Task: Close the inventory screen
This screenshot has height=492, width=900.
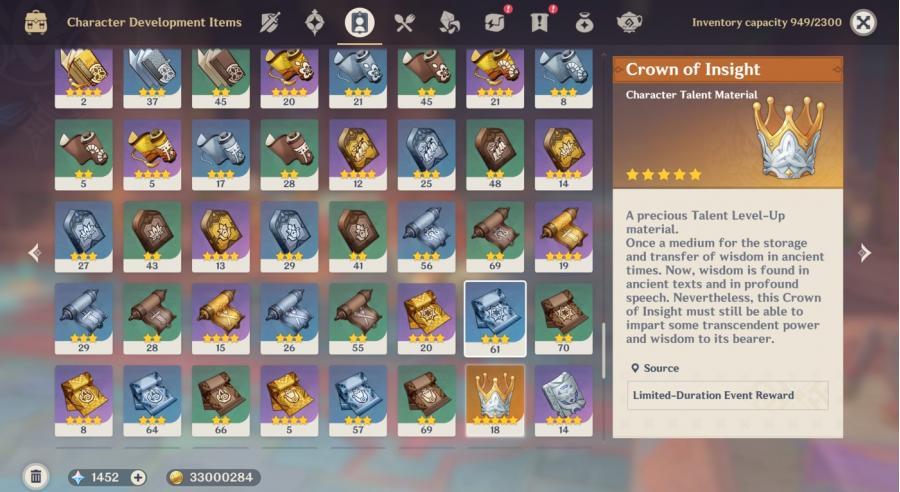Action: (863, 22)
